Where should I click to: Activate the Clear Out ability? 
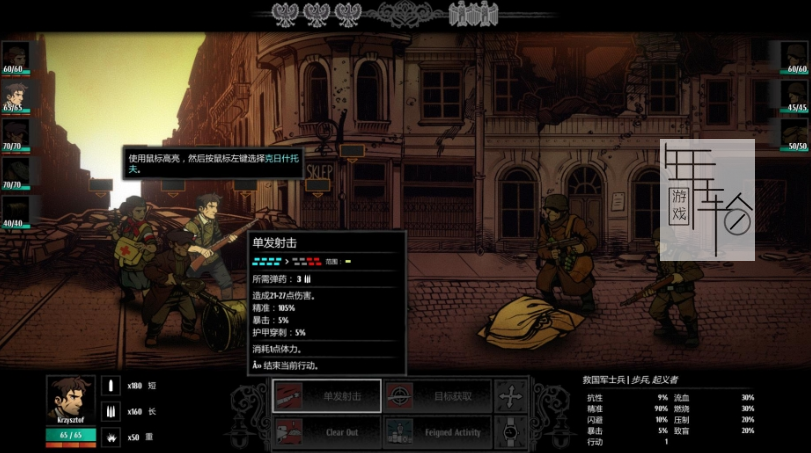(x=326, y=433)
